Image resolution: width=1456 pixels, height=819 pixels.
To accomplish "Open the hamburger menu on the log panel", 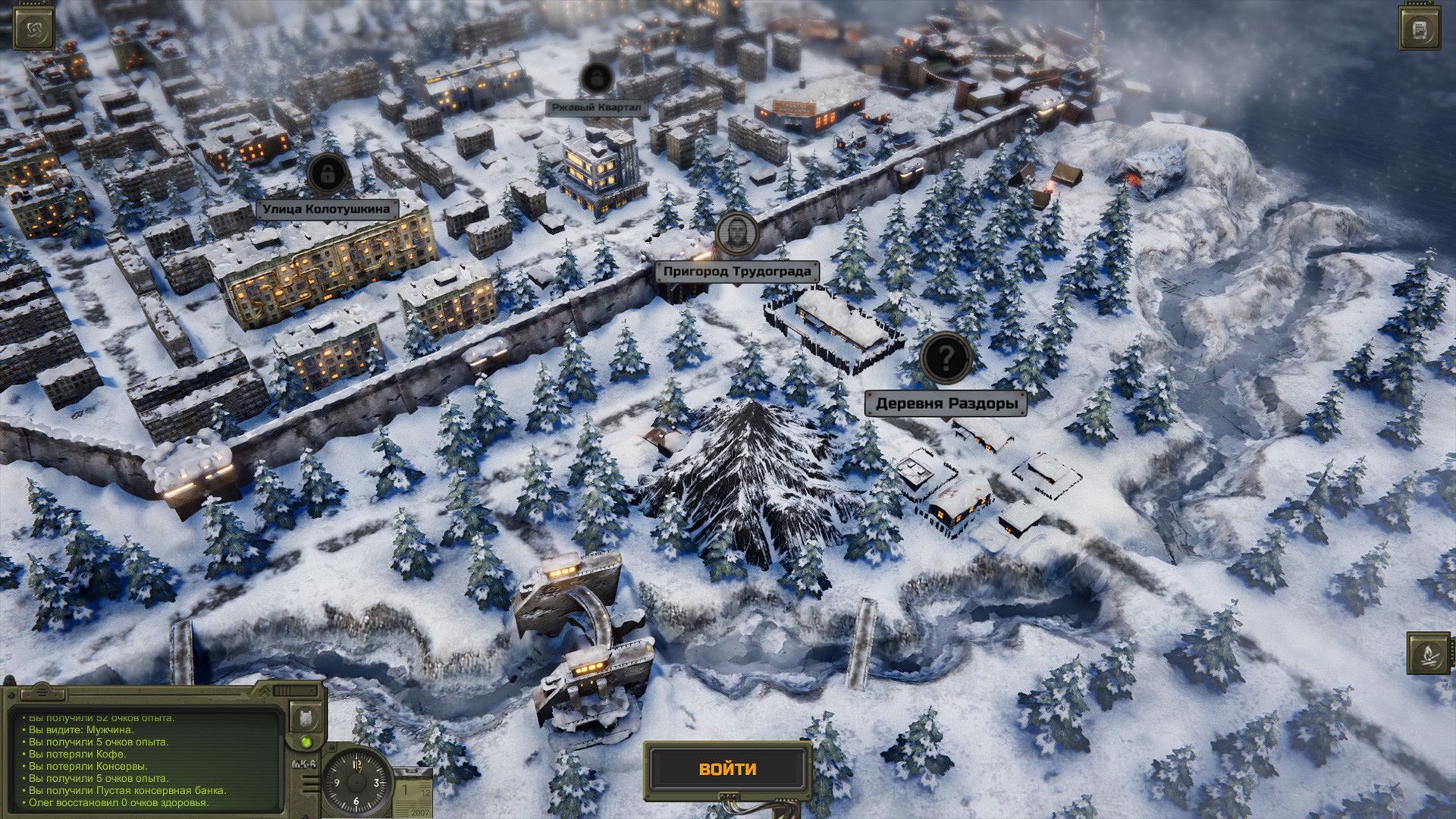I will point(42,691).
